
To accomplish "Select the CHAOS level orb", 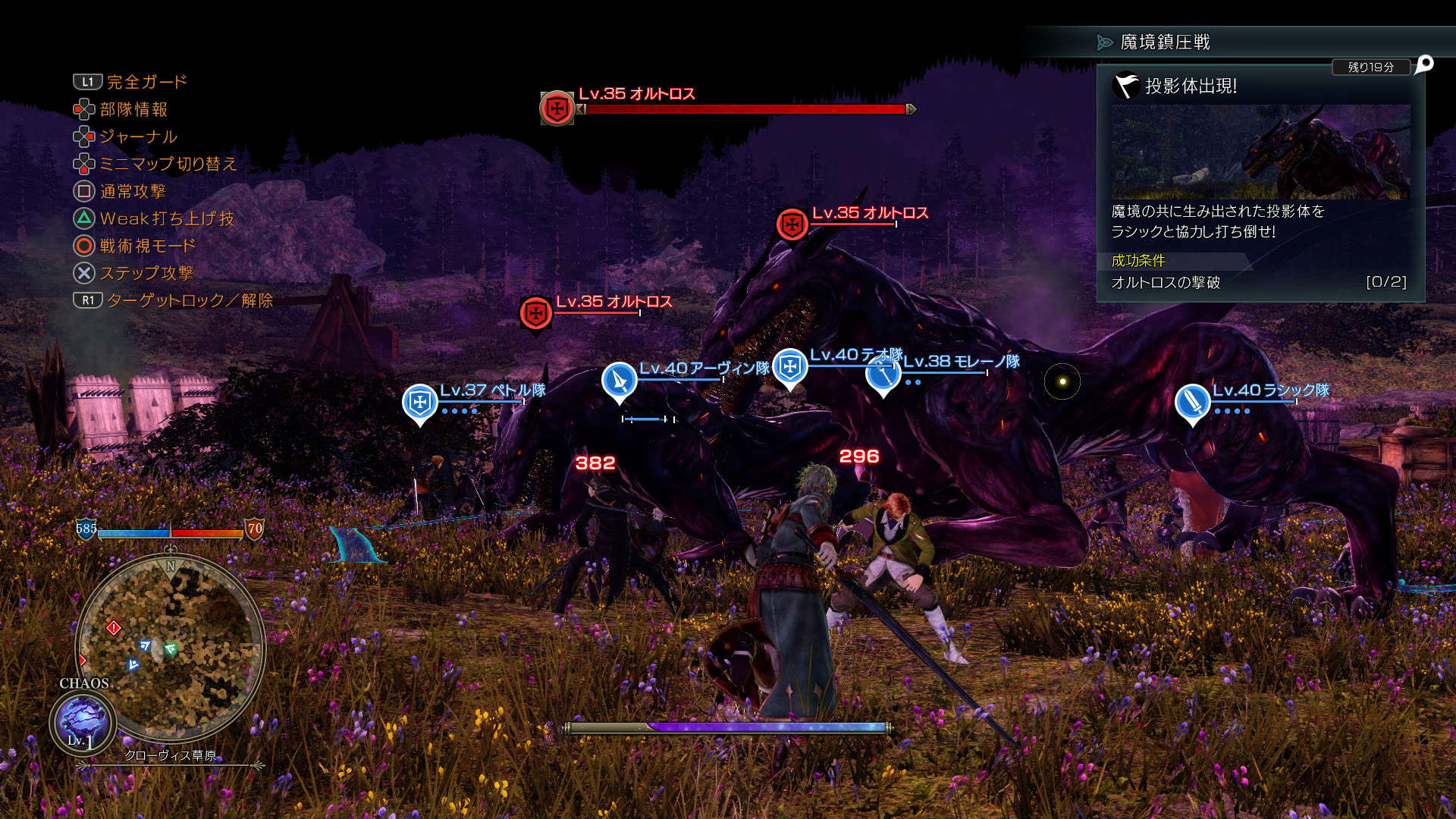I will pyautogui.click(x=83, y=723).
